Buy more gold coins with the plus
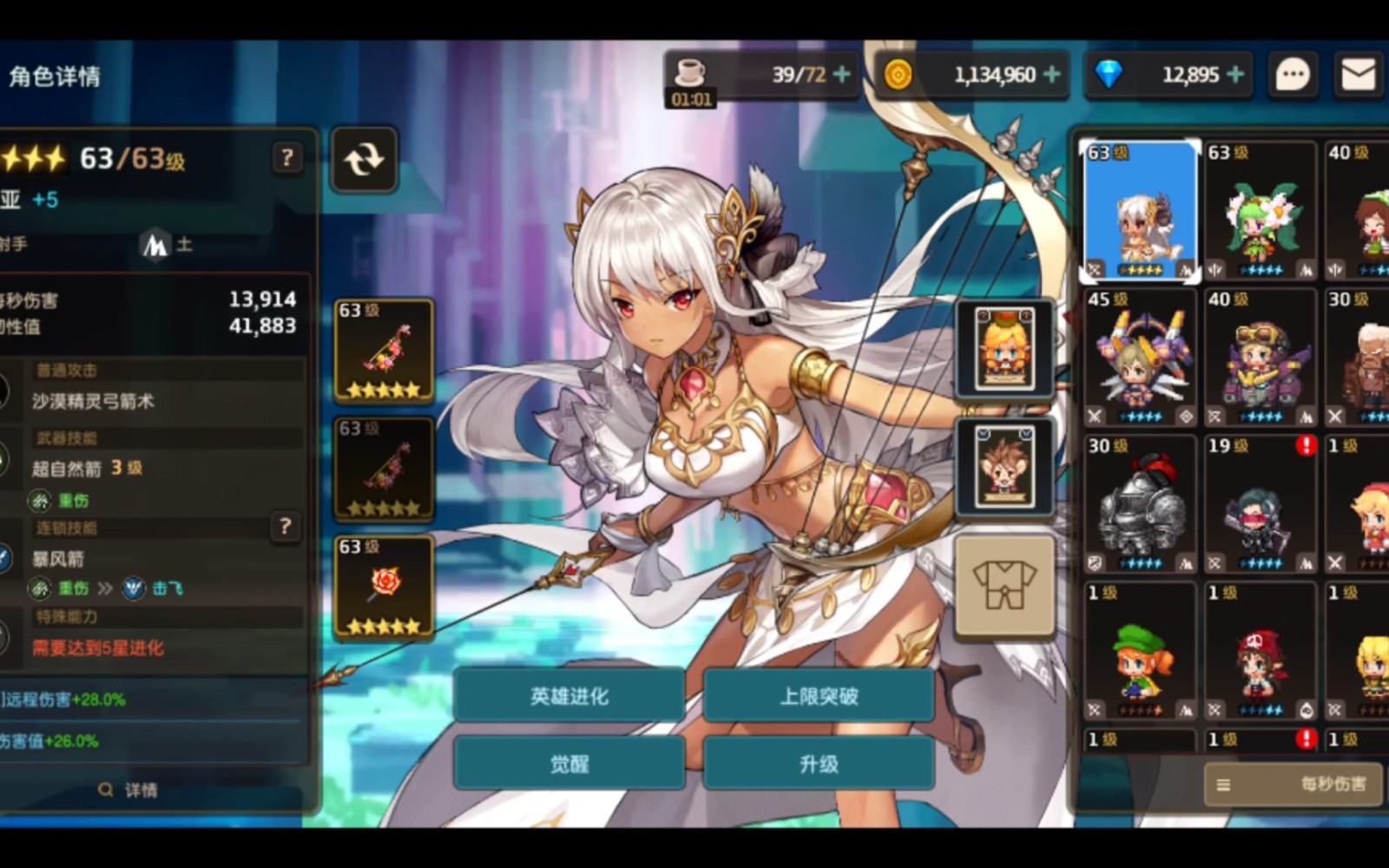The image size is (1389, 868). click(1052, 75)
